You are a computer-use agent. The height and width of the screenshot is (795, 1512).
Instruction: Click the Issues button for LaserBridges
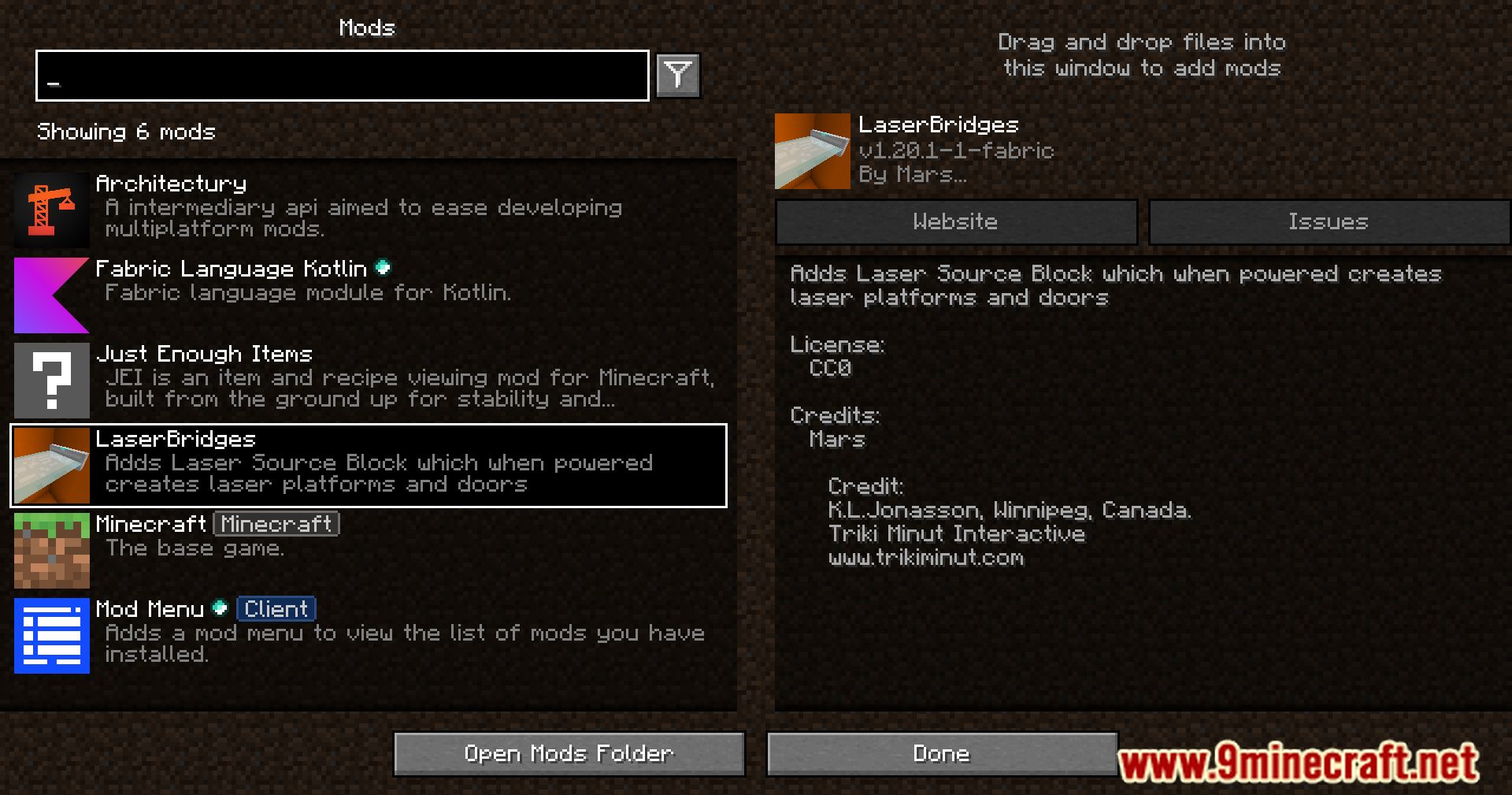(x=1329, y=221)
